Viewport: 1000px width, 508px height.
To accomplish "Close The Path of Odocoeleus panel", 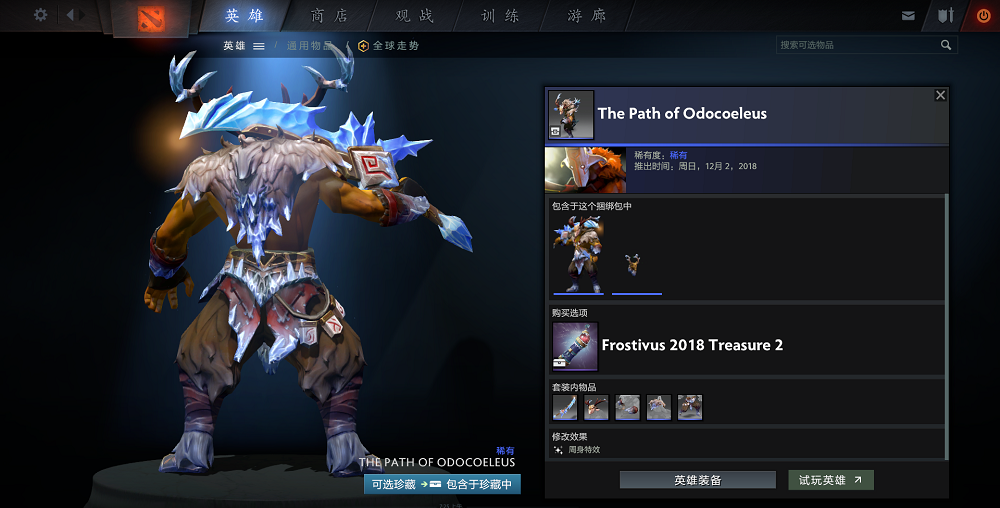I will tap(940, 95).
